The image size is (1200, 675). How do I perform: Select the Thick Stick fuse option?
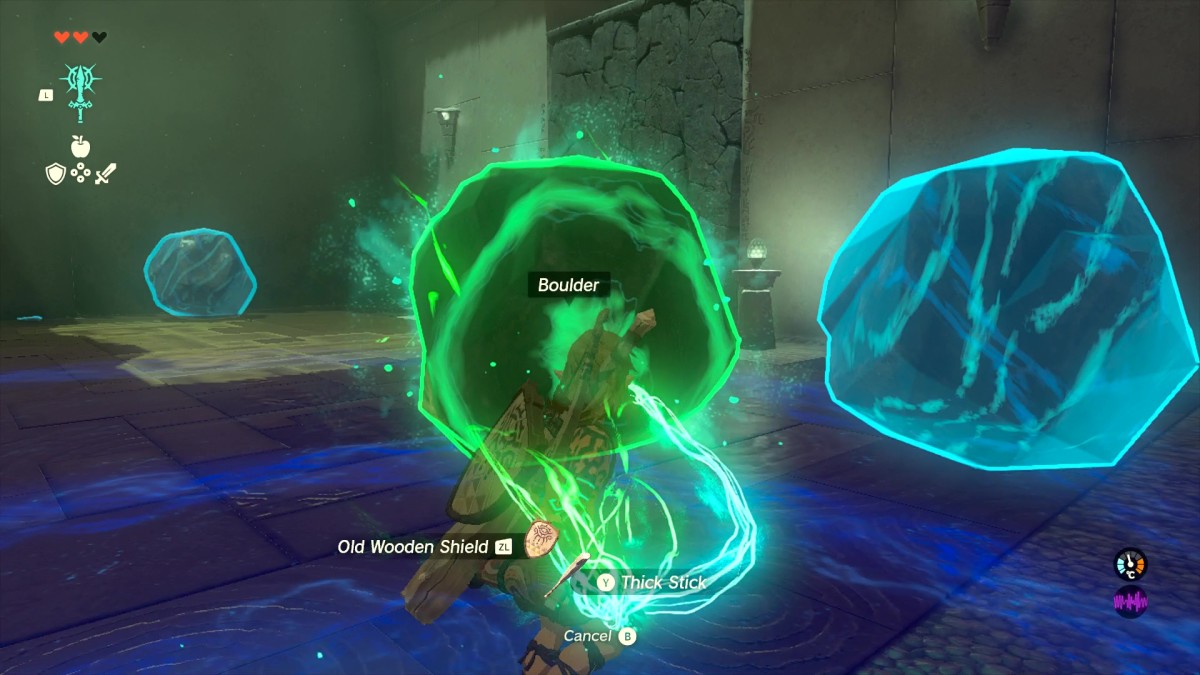[x=662, y=582]
